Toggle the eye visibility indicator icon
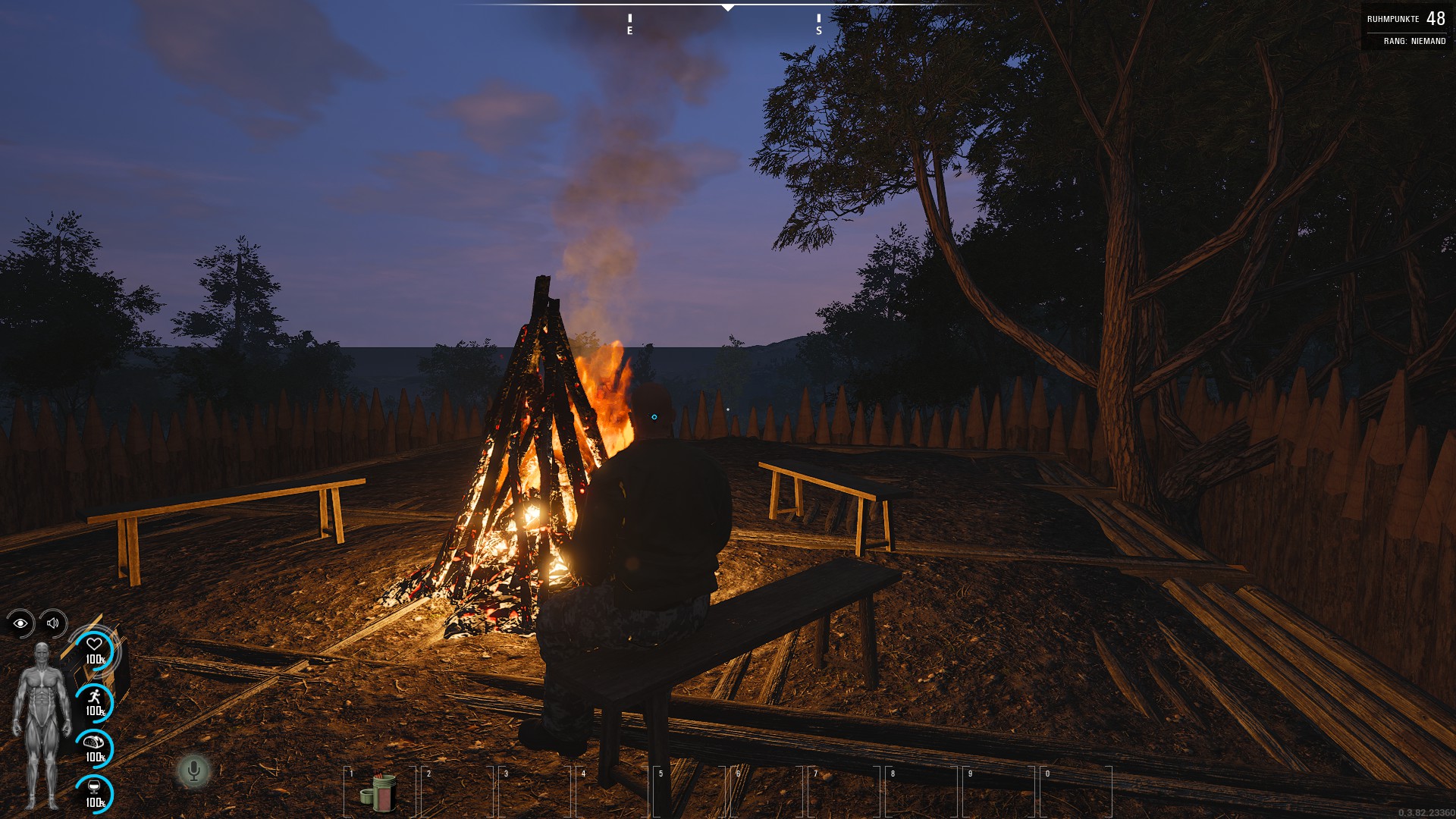 (20, 623)
